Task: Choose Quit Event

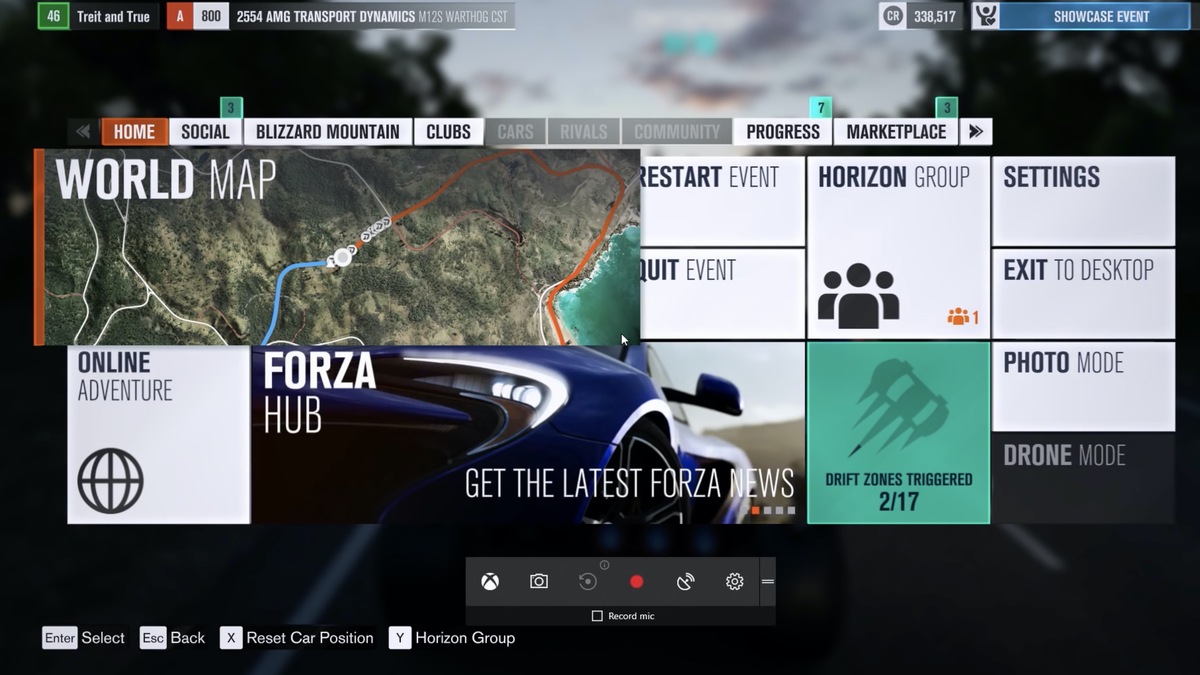Action: (x=722, y=292)
